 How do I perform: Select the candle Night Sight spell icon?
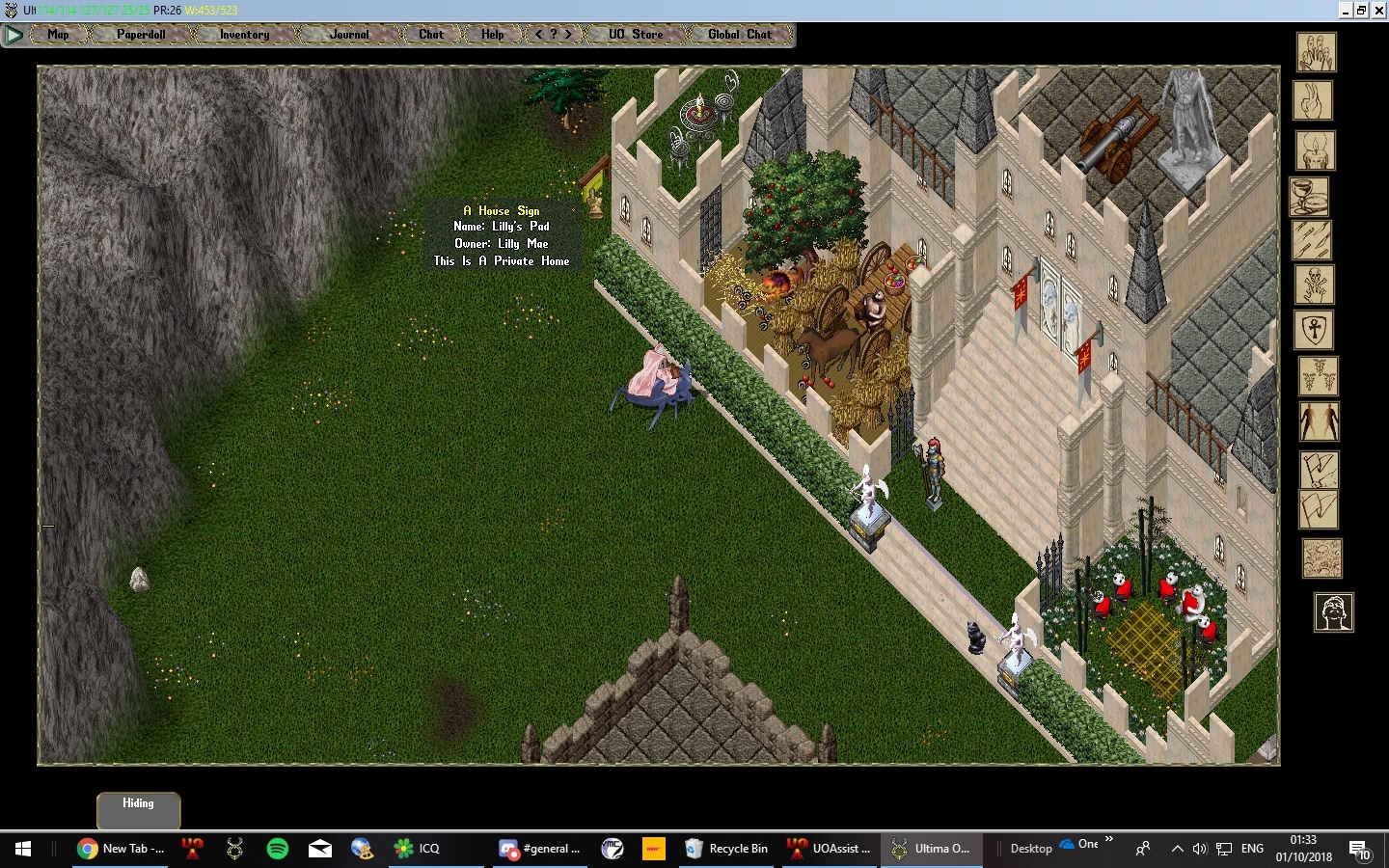1318,151
